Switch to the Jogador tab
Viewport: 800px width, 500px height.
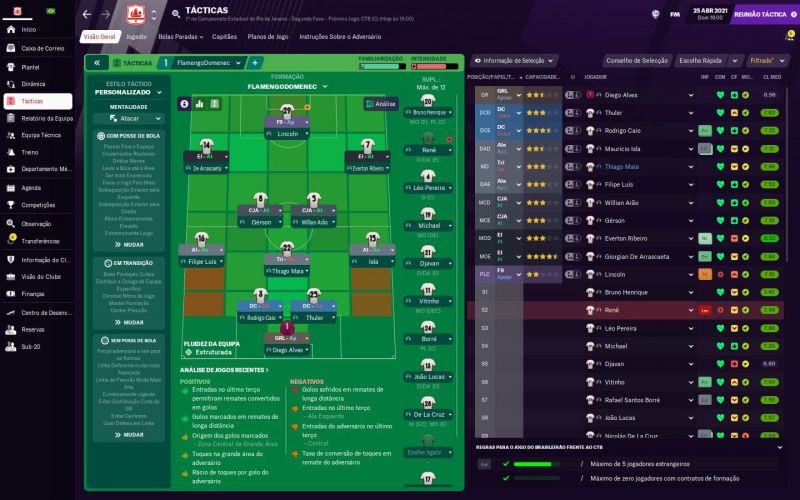136,36
